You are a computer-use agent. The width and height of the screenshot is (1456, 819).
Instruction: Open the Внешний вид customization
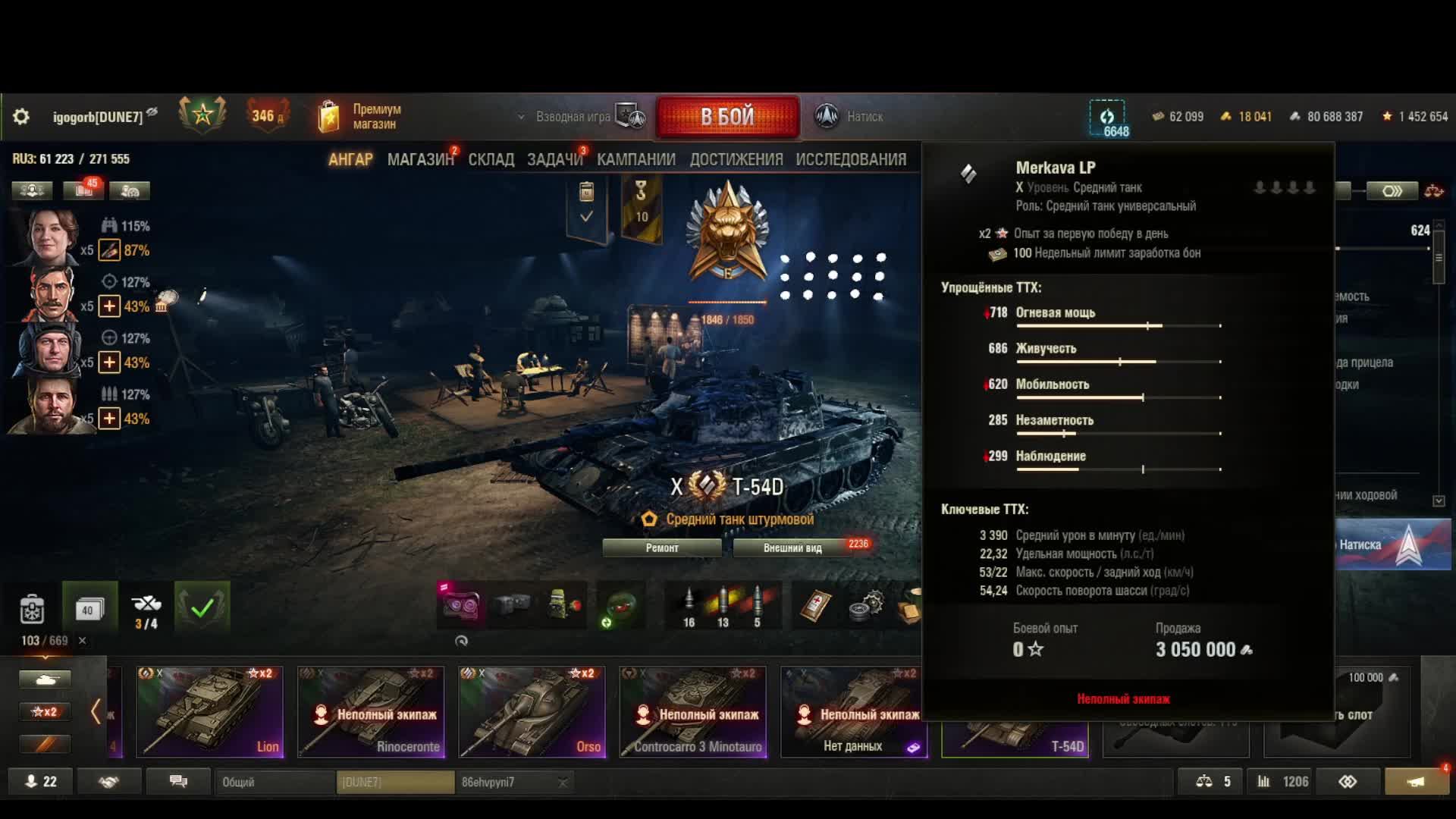tap(792, 548)
